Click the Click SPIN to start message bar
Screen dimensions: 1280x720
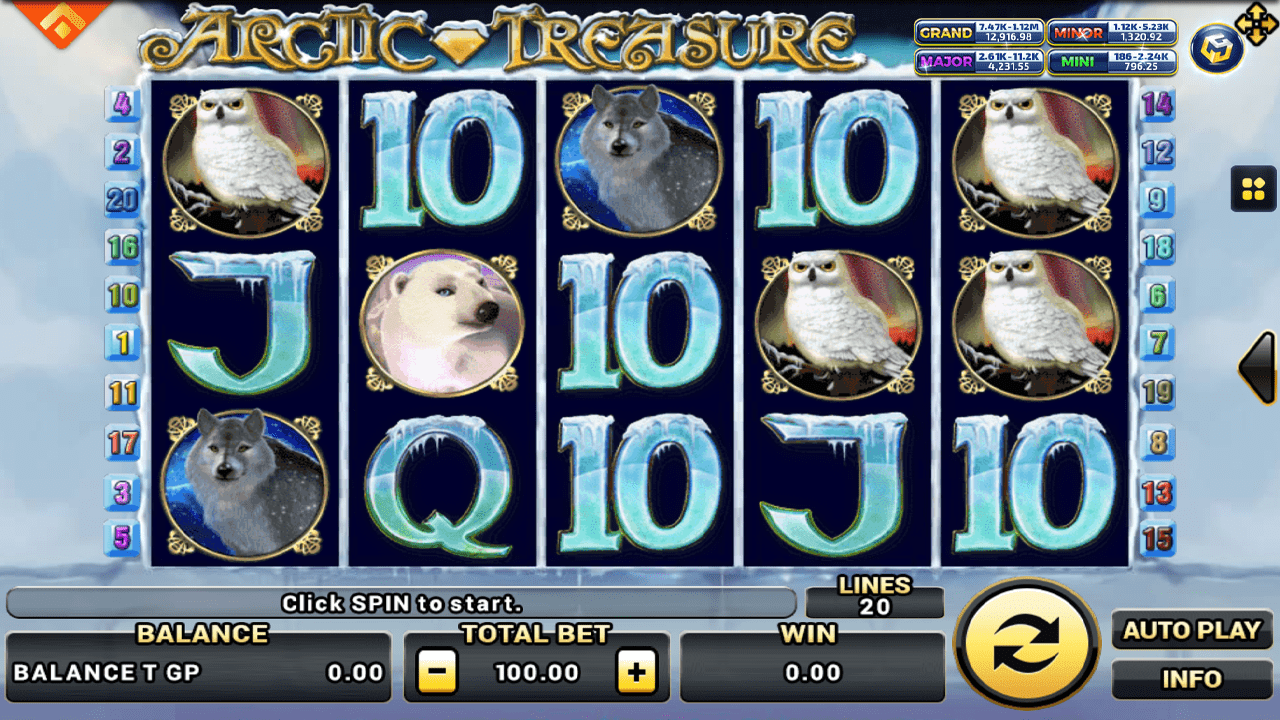pyautogui.click(x=402, y=601)
